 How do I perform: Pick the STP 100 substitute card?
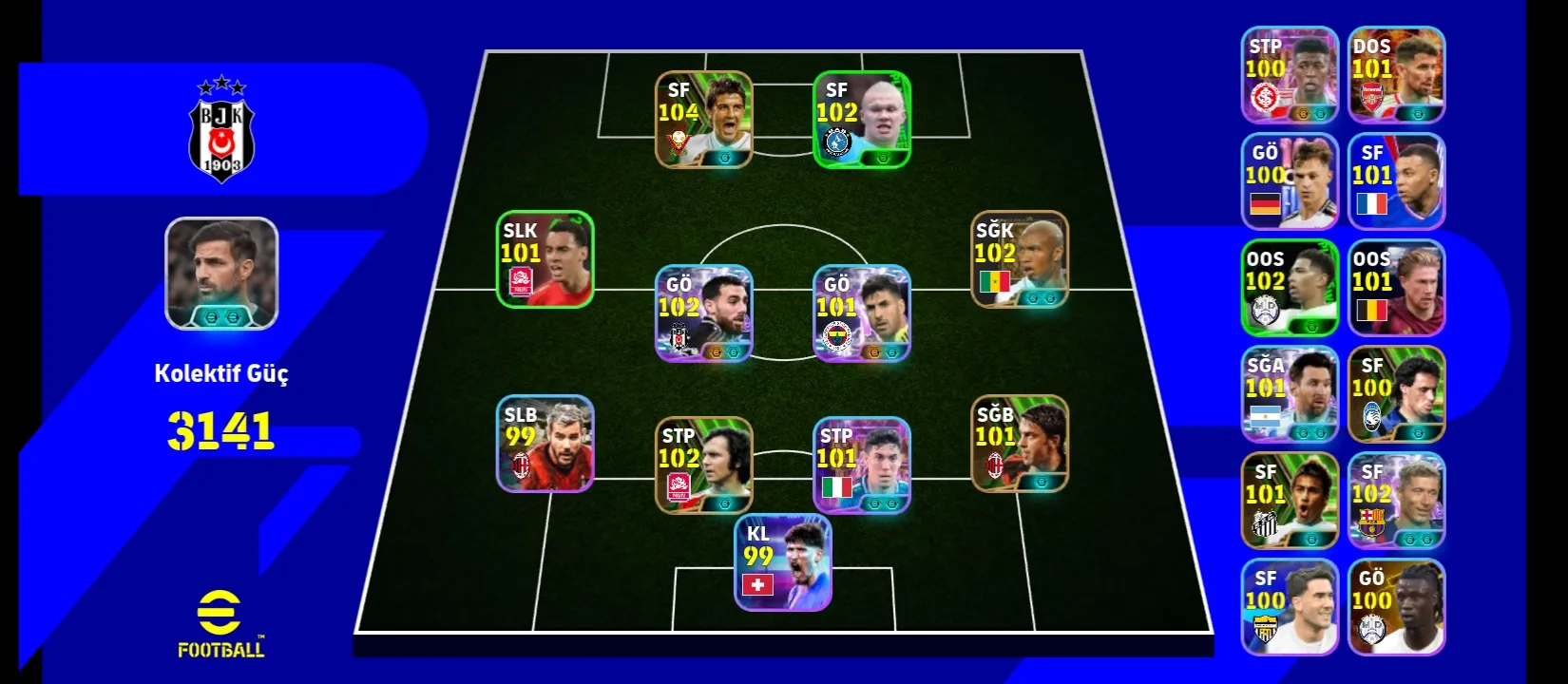pos(1290,75)
